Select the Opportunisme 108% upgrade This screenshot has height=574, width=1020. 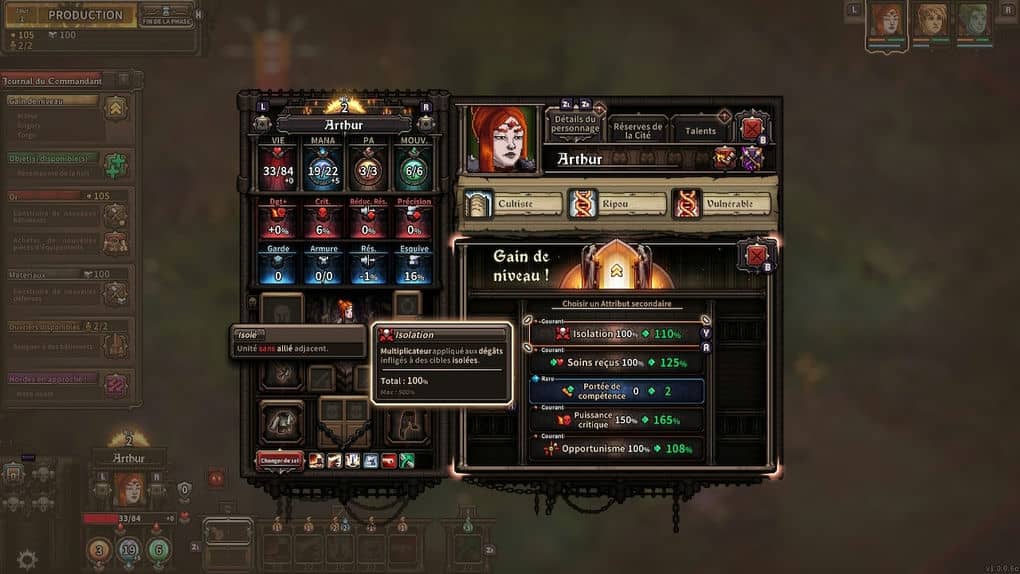pos(616,449)
